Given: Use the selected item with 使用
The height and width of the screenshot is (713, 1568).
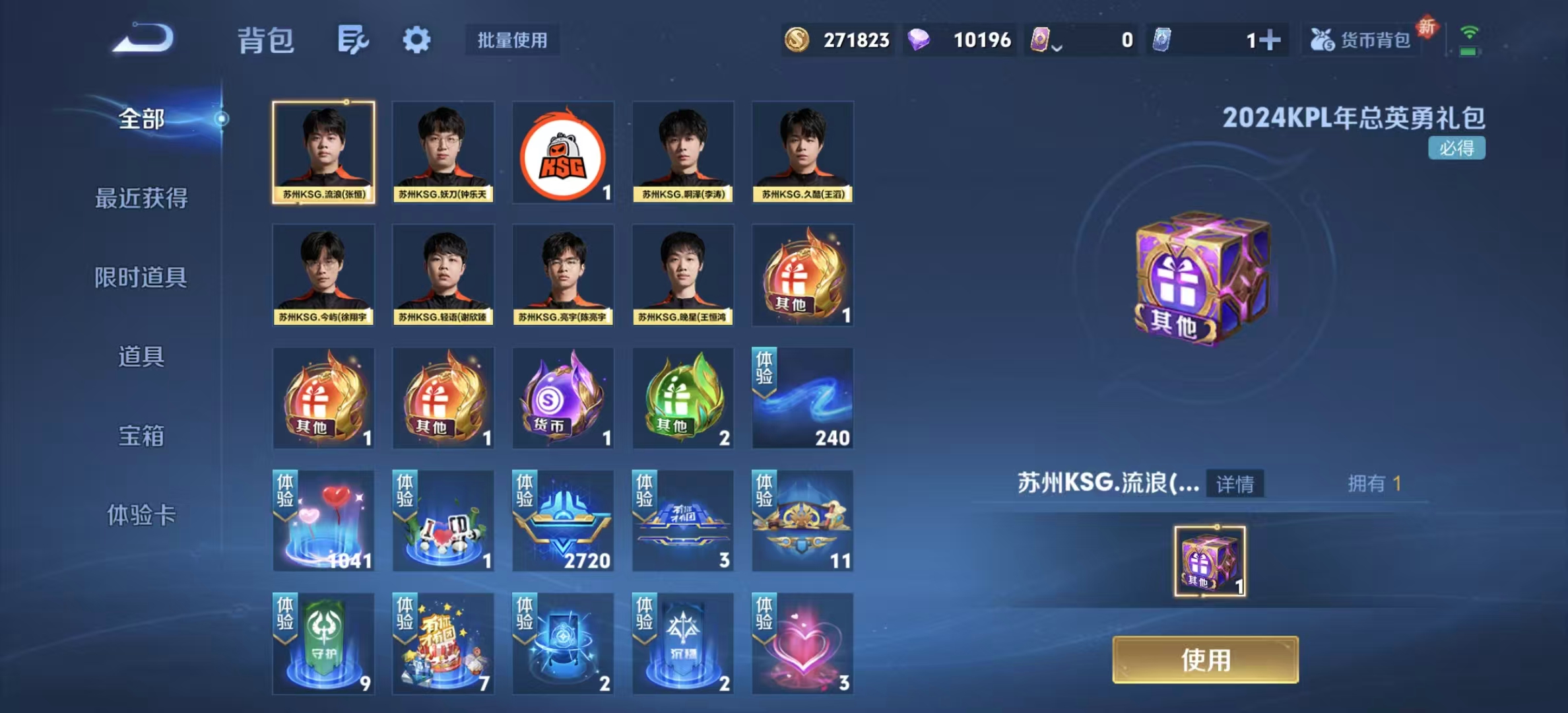Looking at the screenshot, I should pos(1205,660).
